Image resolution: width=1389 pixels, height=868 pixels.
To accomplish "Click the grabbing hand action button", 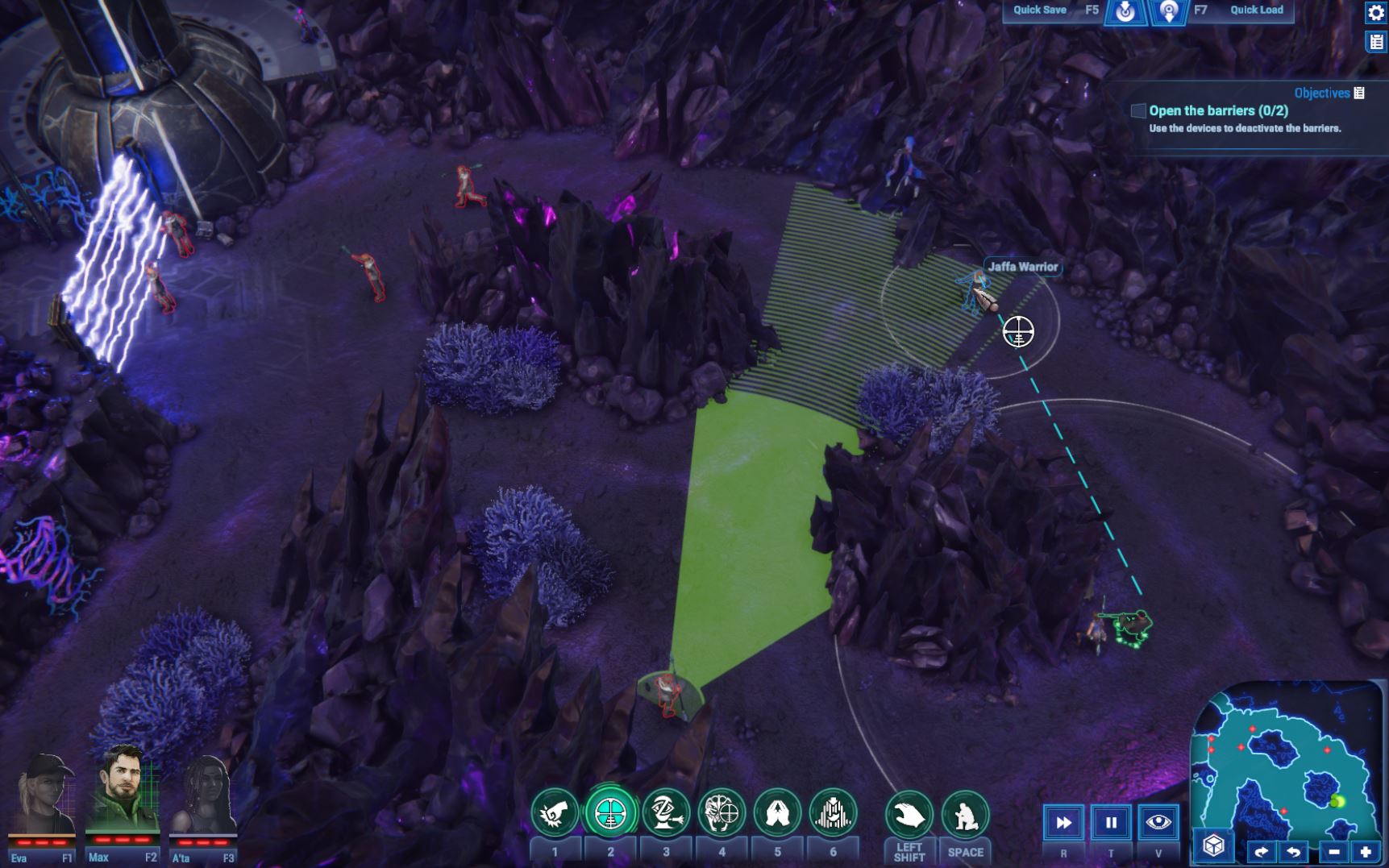I will pos(909,816).
